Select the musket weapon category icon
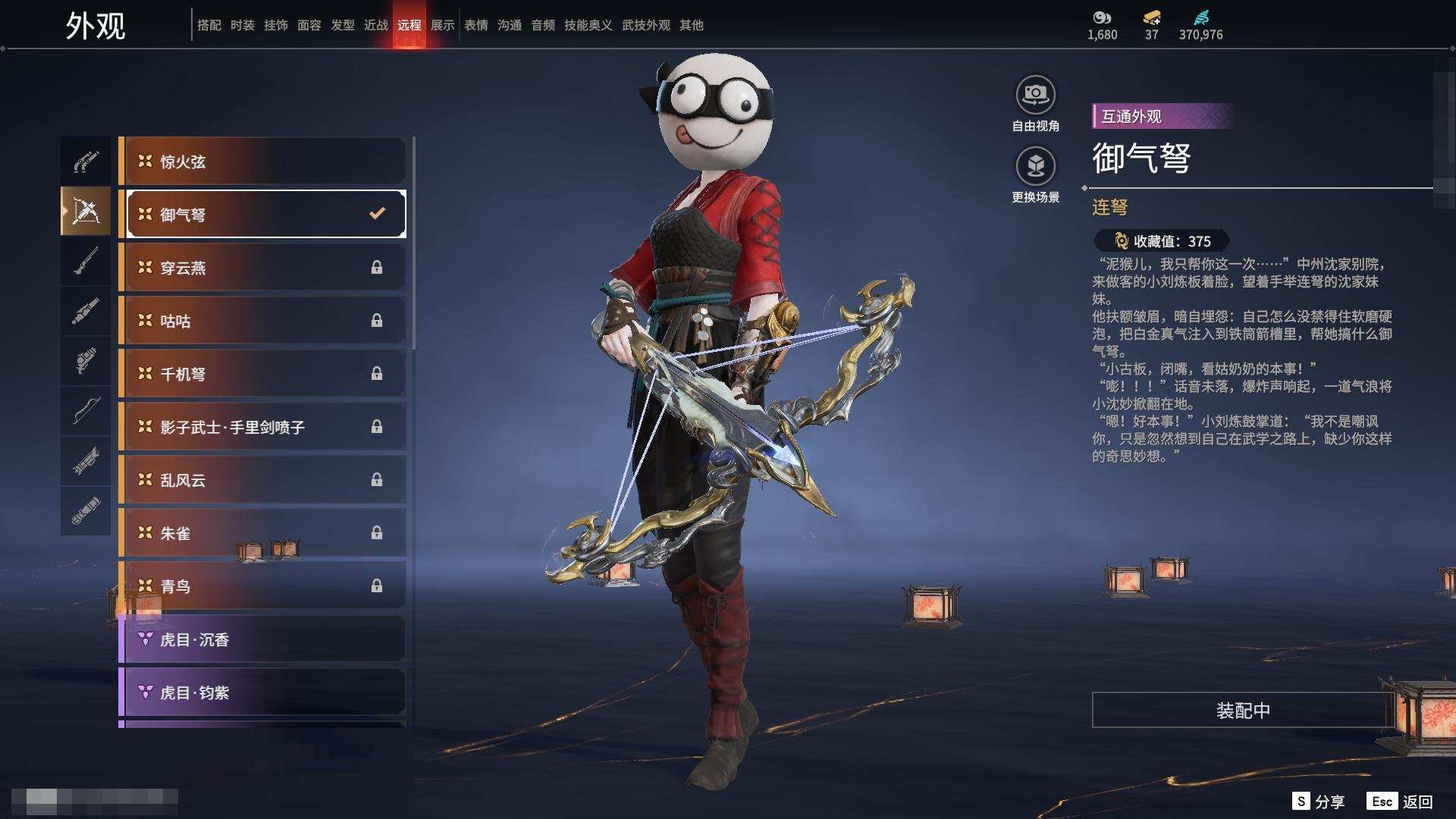 point(86,262)
